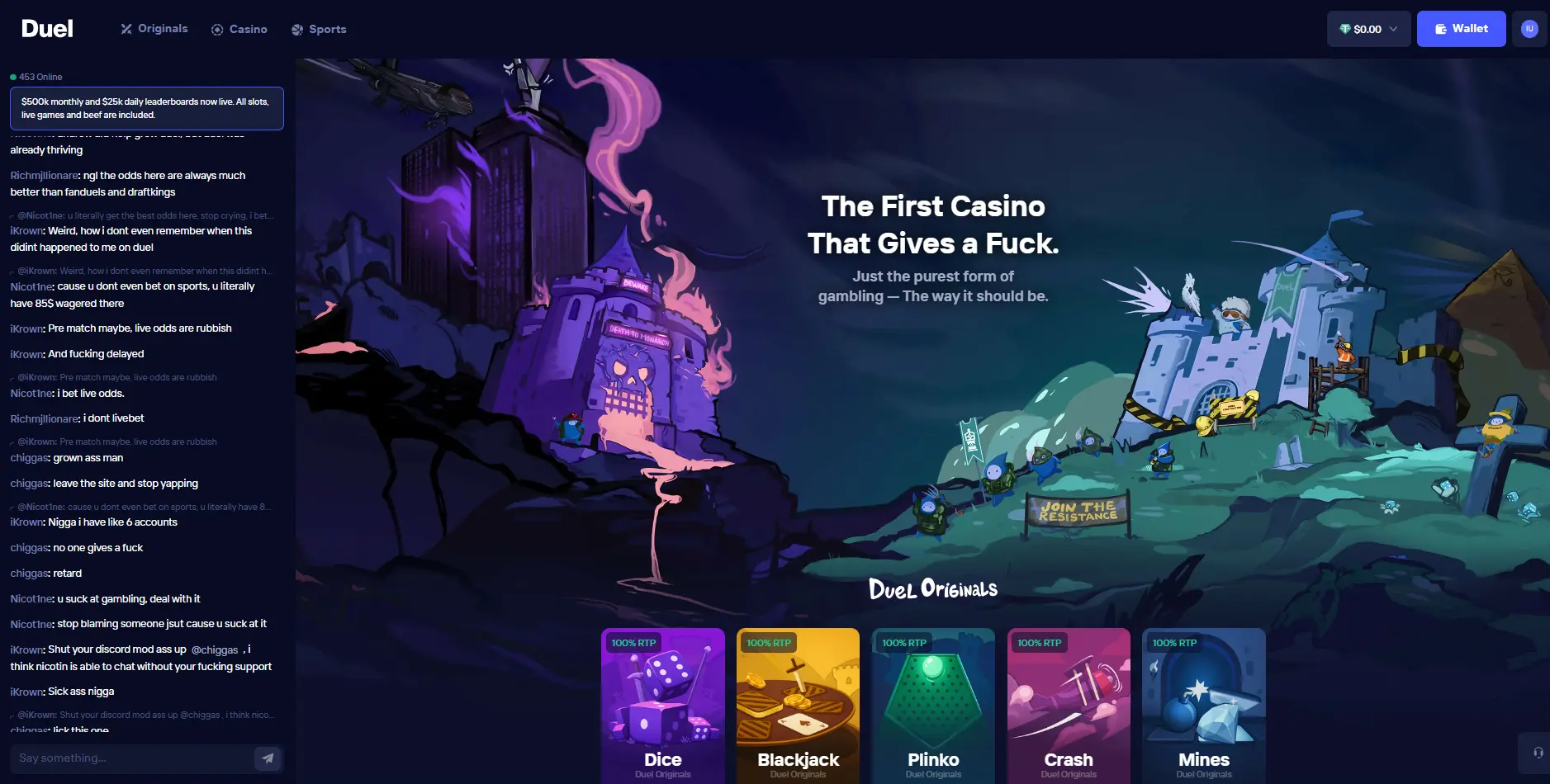Open the Blackjack game card
This screenshot has width=1550, height=784.
[x=797, y=706]
